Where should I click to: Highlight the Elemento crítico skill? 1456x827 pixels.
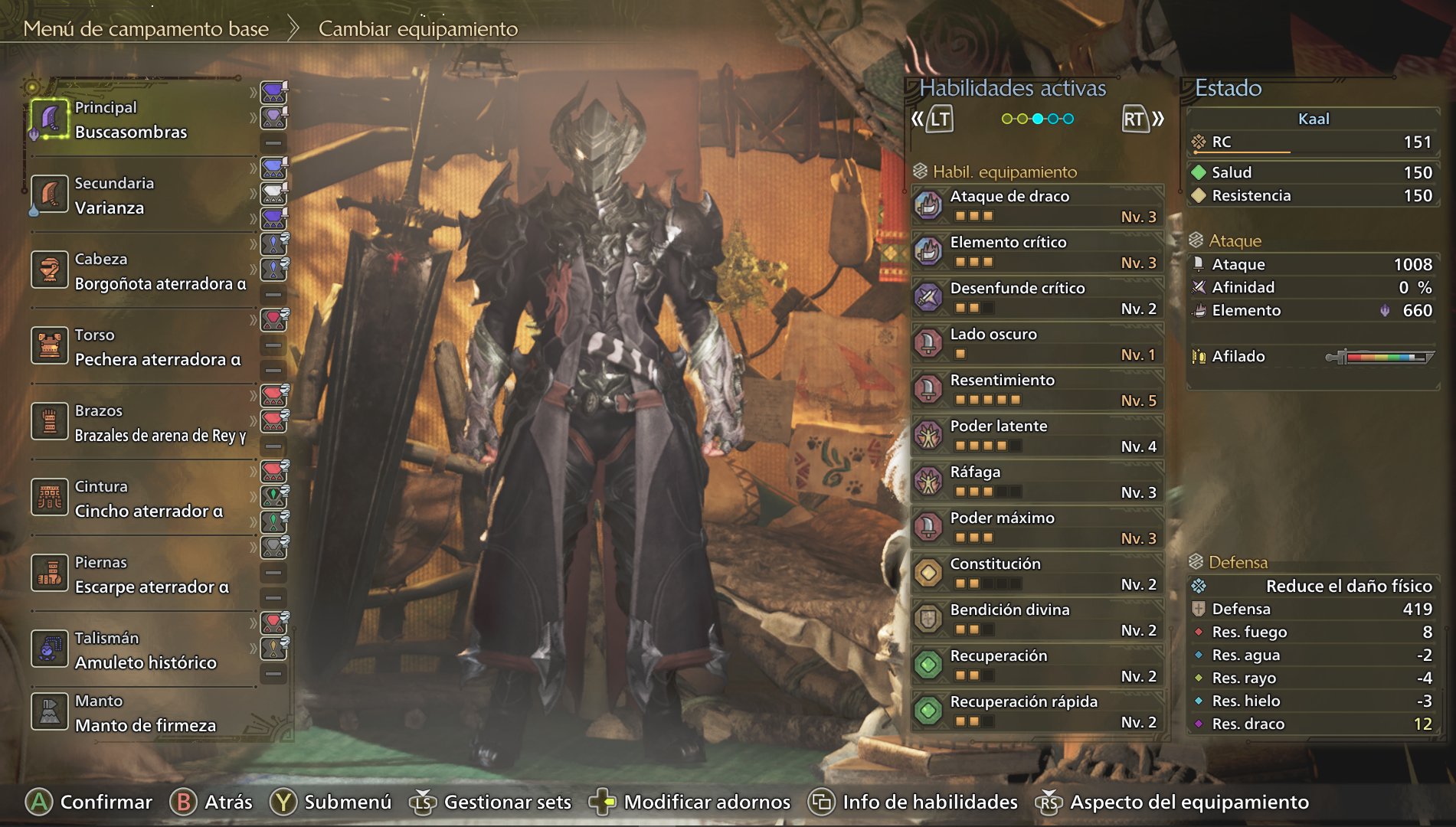coord(1038,252)
